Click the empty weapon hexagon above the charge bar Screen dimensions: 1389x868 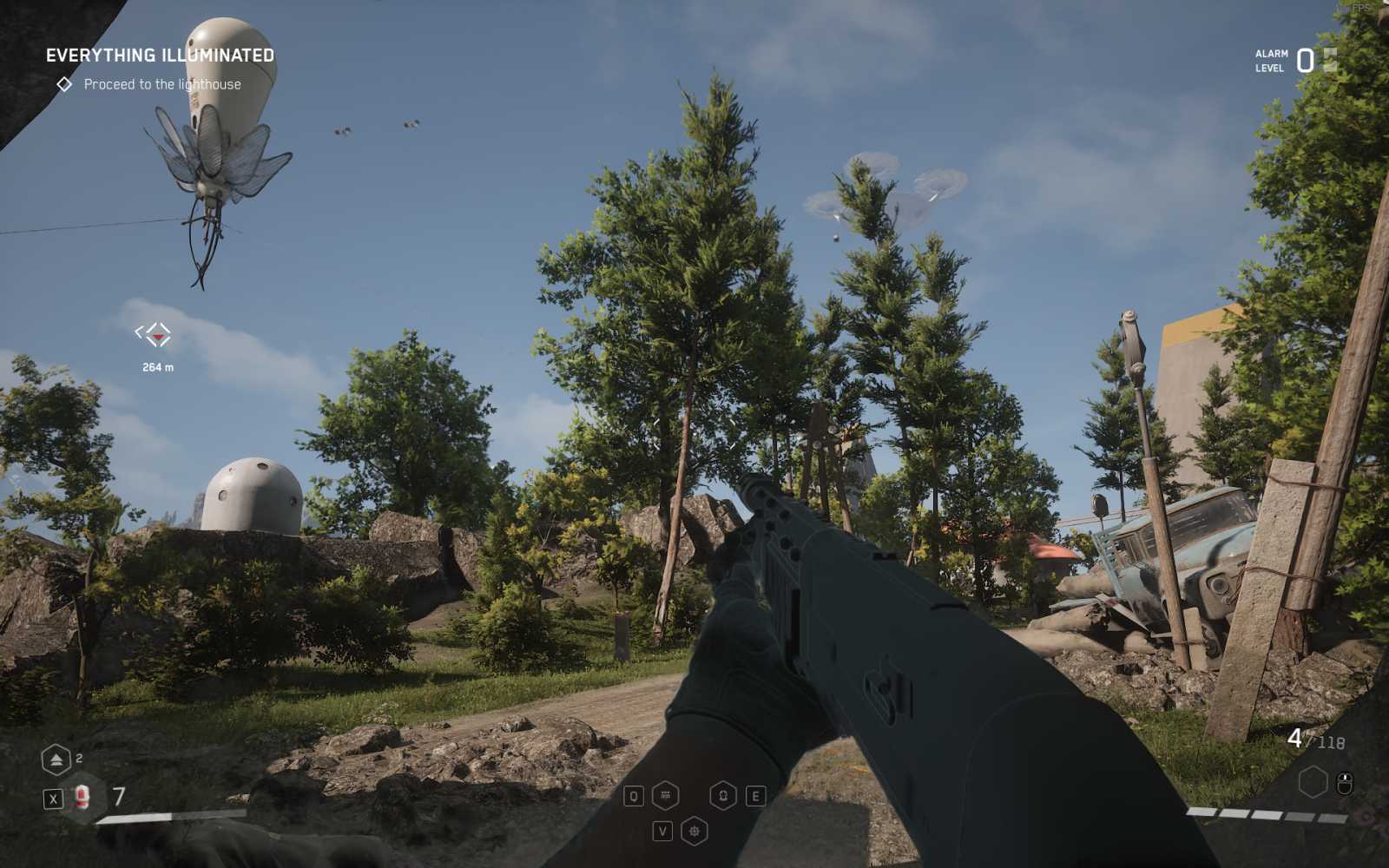pyautogui.click(x=1313, y=780)
